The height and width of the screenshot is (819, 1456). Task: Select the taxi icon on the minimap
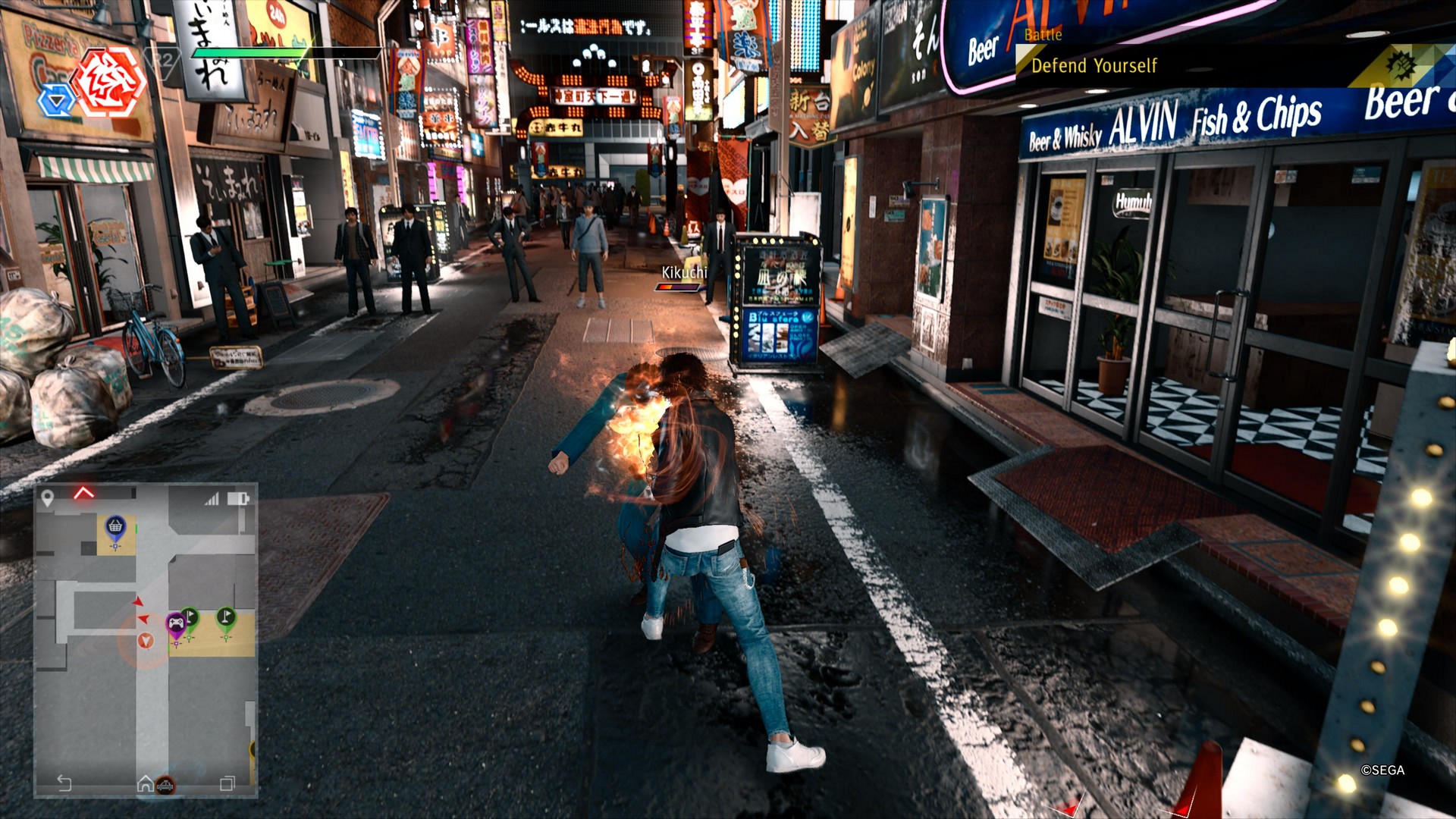[165, 785]
